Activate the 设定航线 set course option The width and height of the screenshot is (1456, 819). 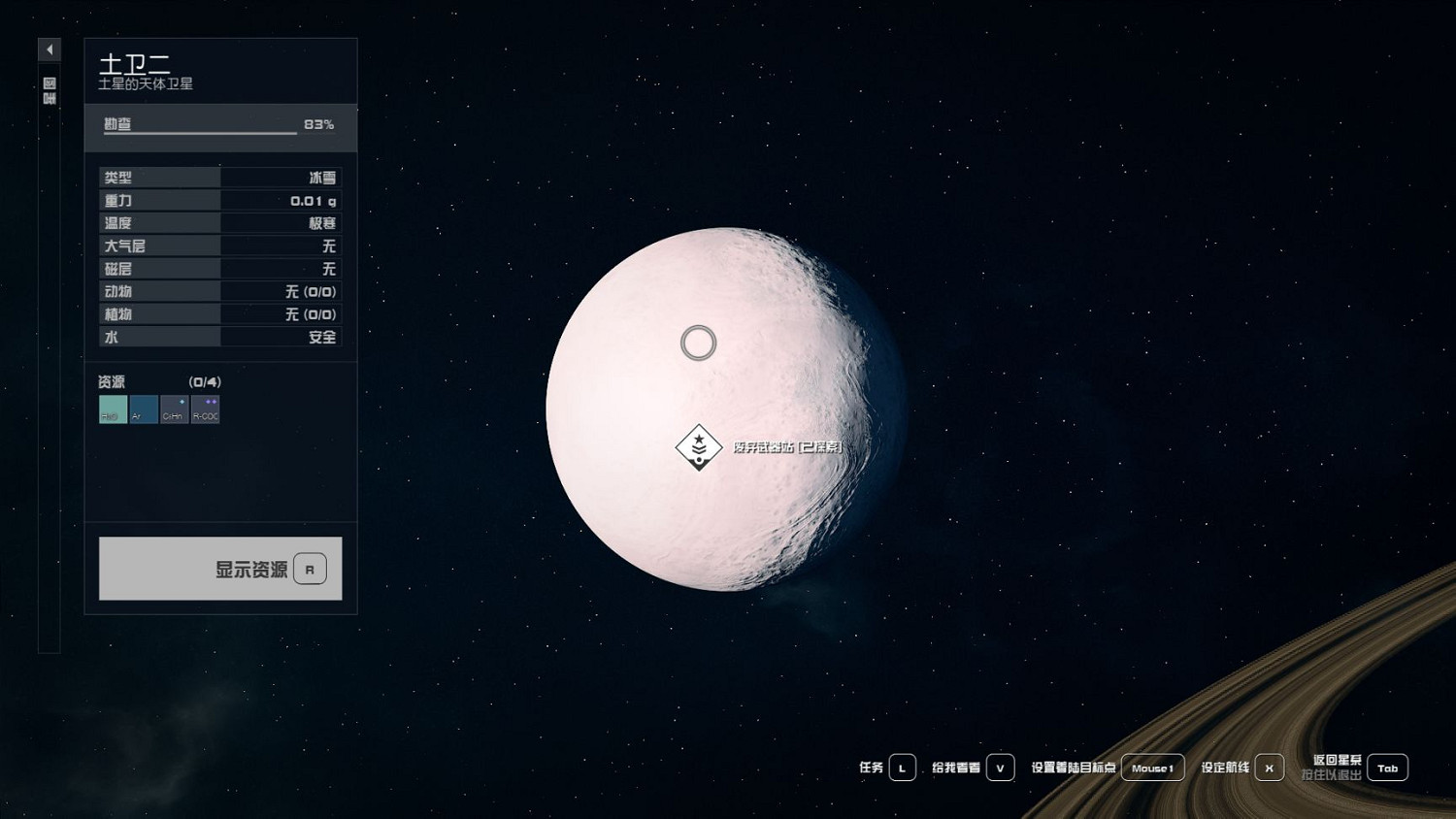(x=1269, y=768)
